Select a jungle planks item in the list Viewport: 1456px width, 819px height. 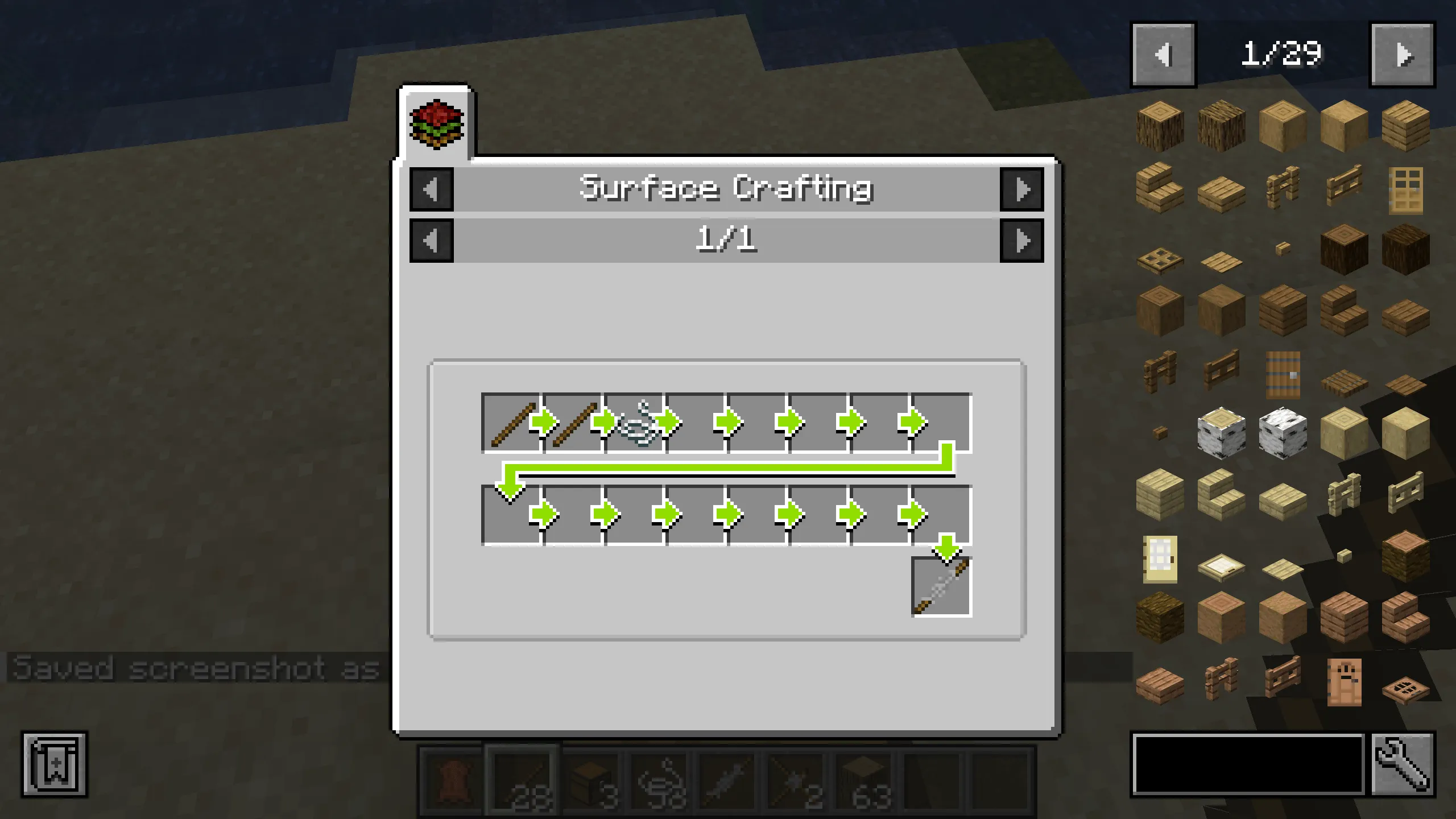pos(1343,621)
